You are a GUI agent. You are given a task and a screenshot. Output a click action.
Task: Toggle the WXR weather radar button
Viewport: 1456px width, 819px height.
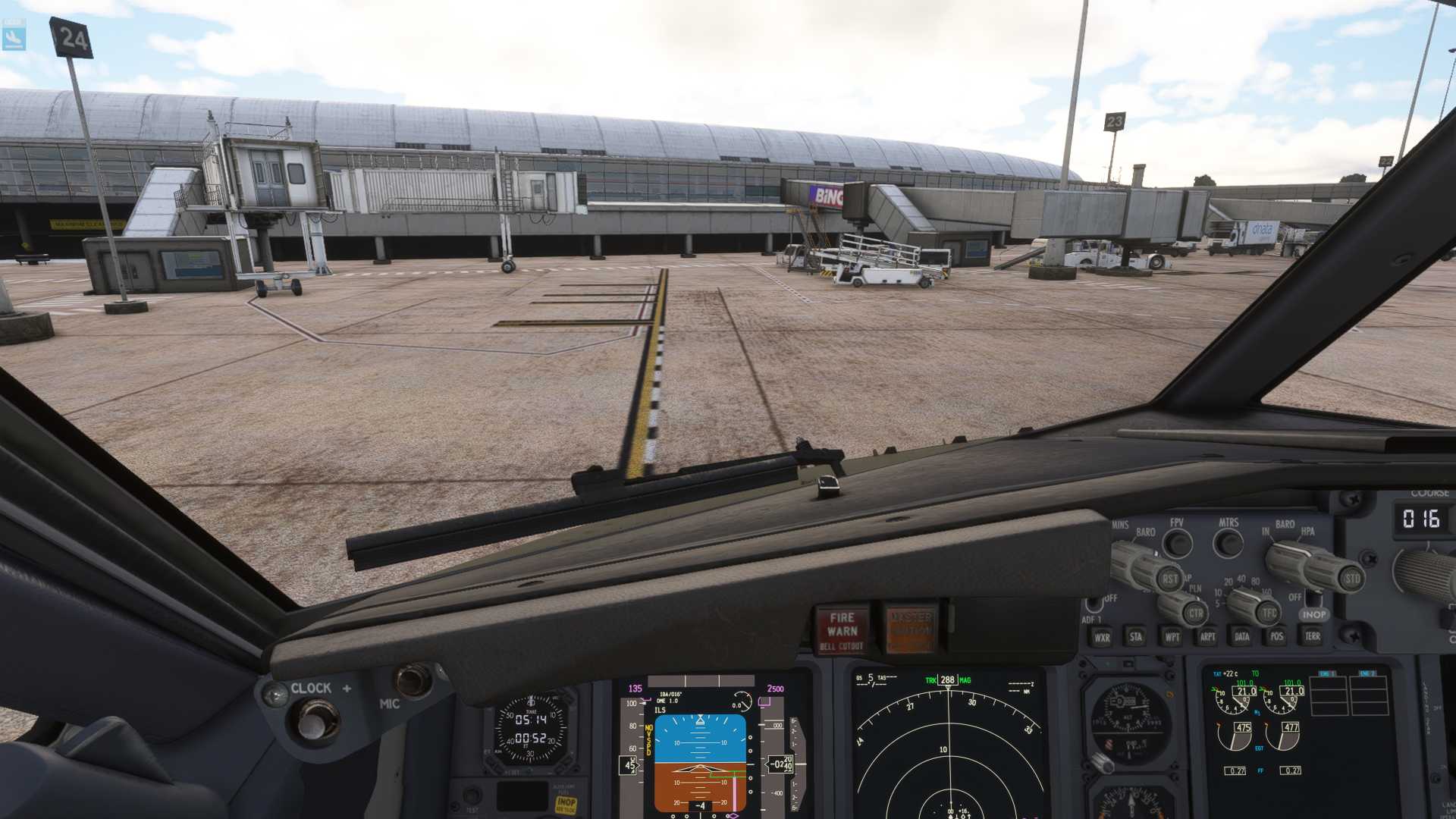pos(1102,638)
